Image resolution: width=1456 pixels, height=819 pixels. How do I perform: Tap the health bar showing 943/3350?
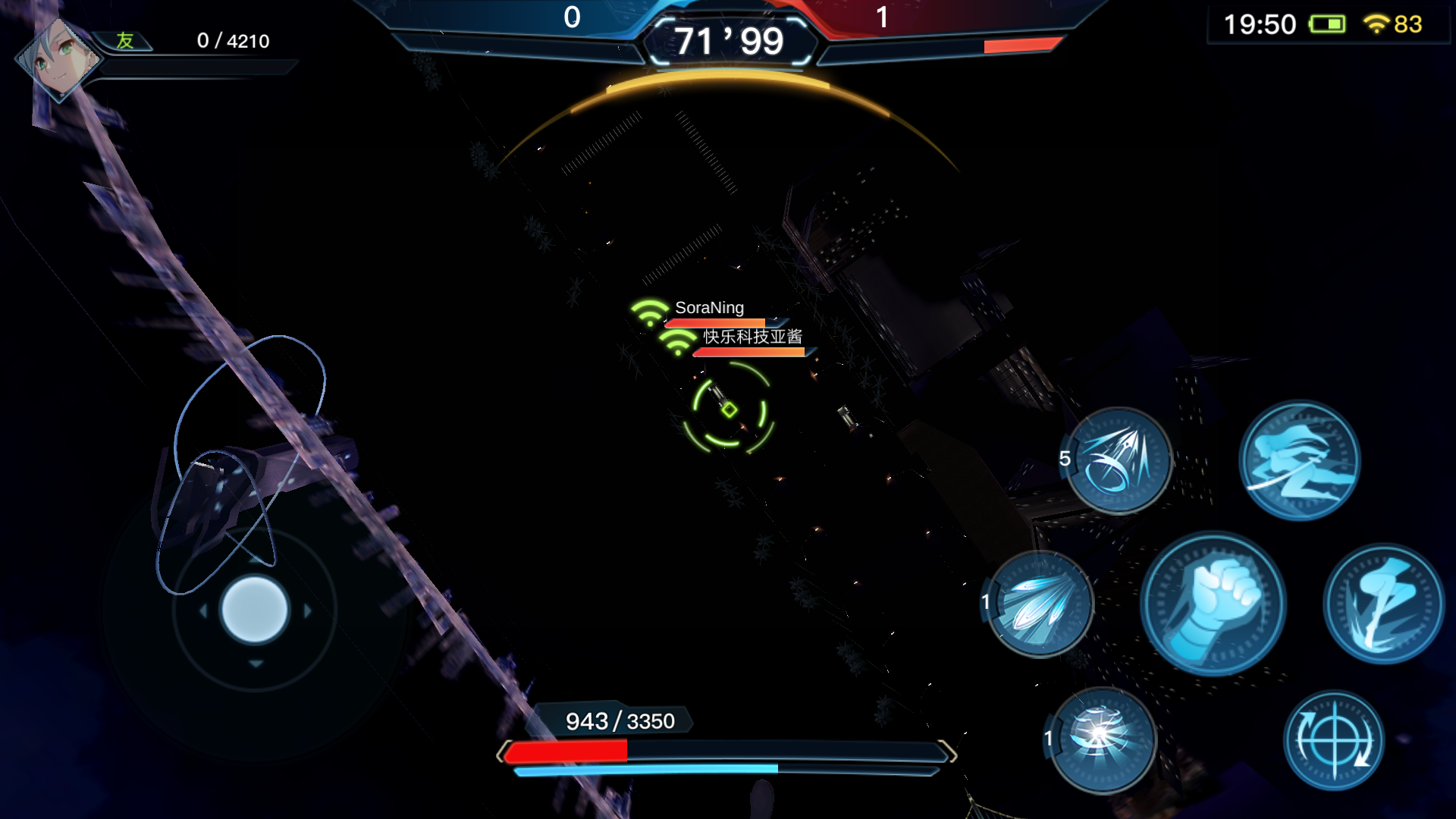[x=619, y=722]
